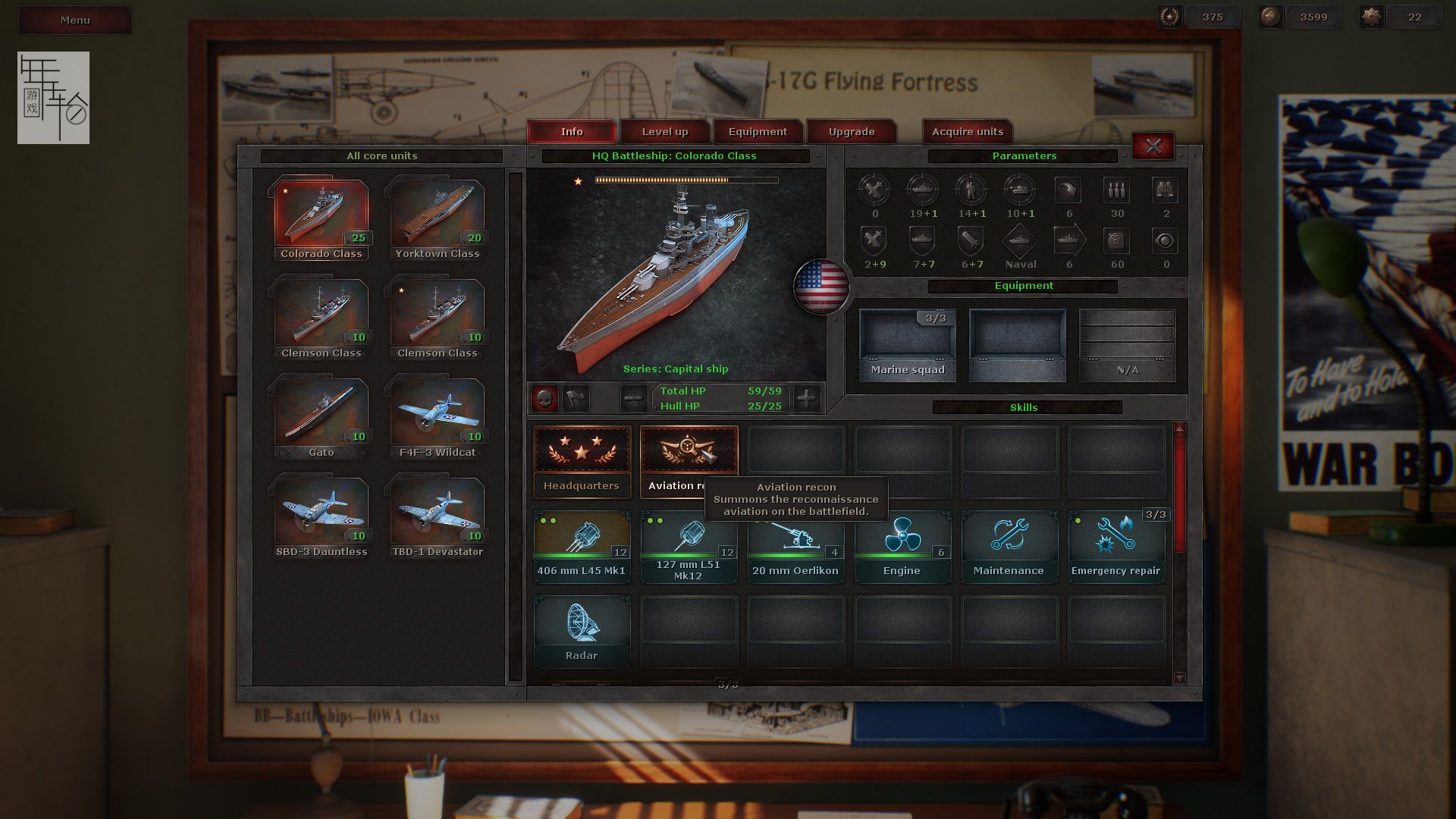
Task: Select the Colorado Class battleship unit
Action: tap(322, 218)
